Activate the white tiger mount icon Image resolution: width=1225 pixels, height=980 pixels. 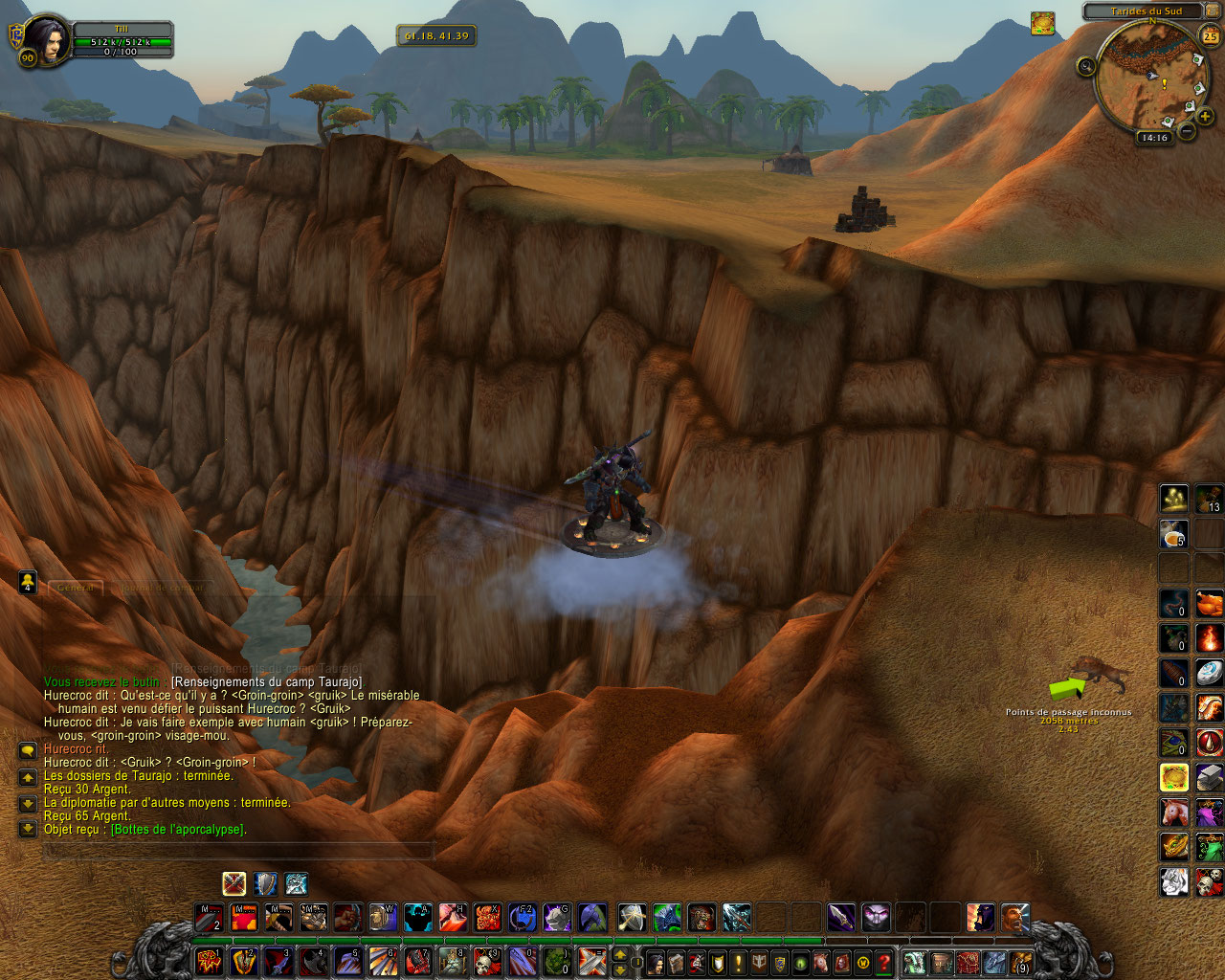(x=1174, y=881)
